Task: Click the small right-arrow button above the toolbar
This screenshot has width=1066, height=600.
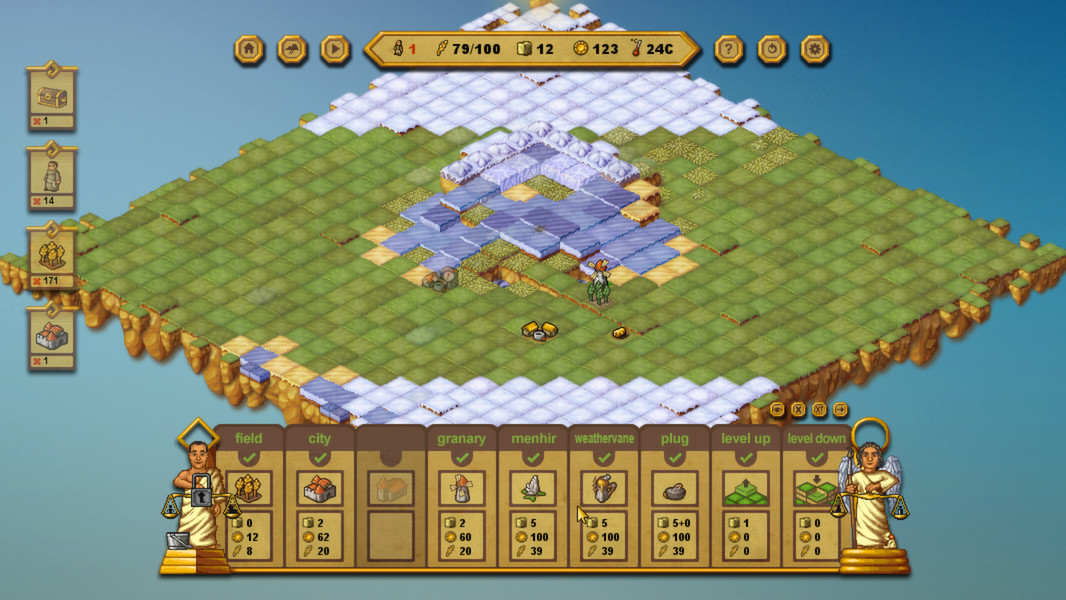Action: click(x=840, y=409)
